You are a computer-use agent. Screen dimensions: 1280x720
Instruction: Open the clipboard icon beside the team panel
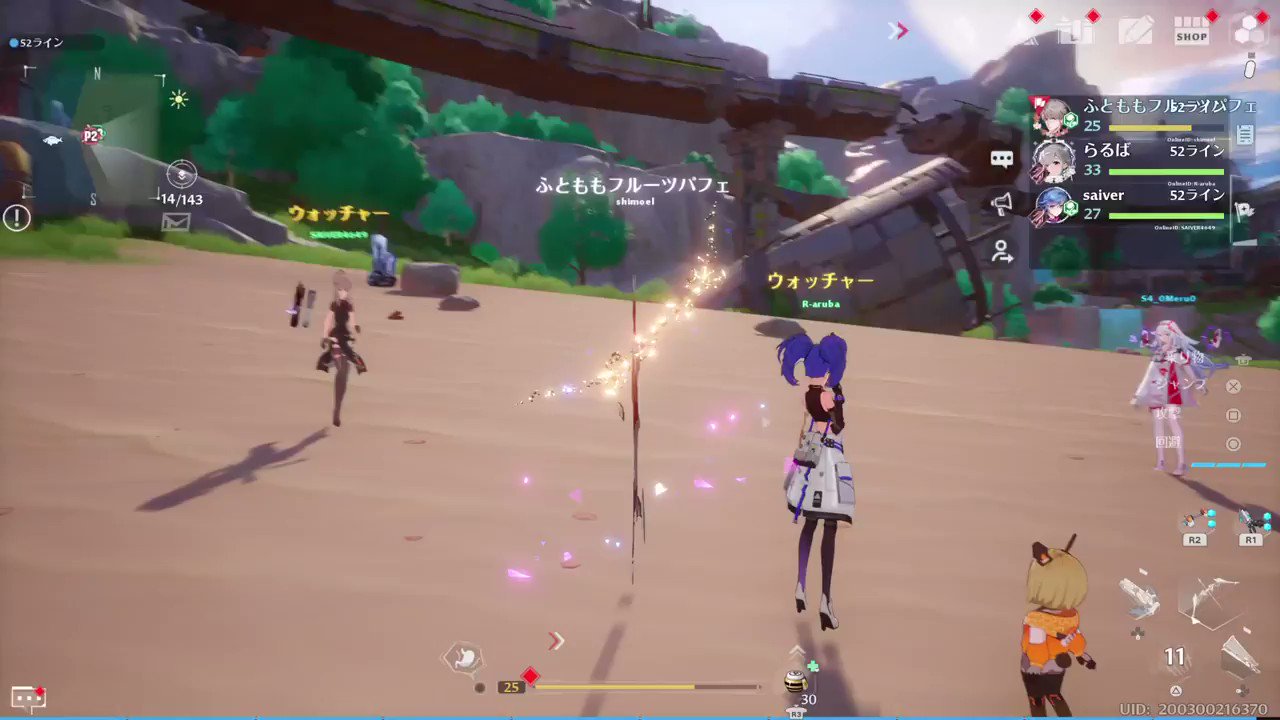pyautogui.click(x=1245, y=136)
